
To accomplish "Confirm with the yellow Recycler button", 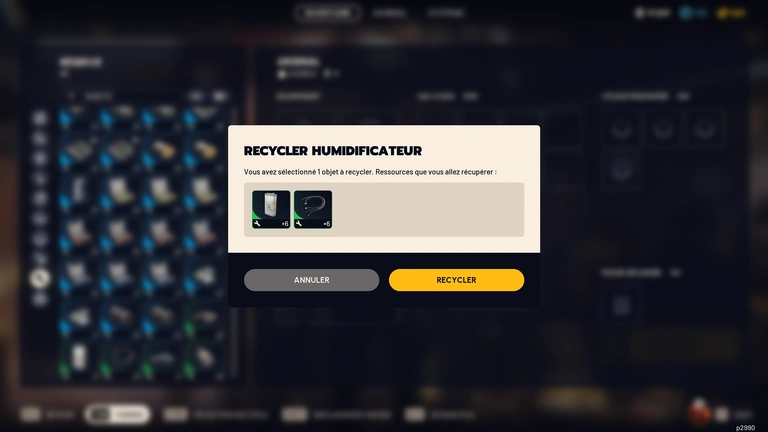I will point(456,280).
